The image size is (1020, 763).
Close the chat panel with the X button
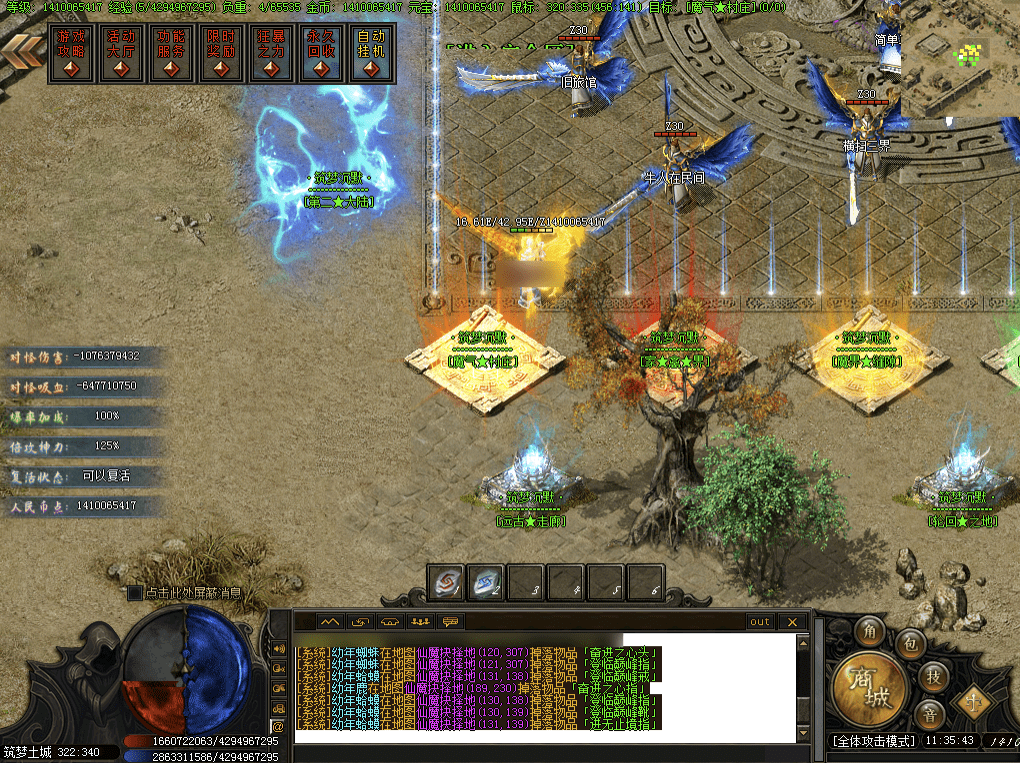tap(793, 622)
